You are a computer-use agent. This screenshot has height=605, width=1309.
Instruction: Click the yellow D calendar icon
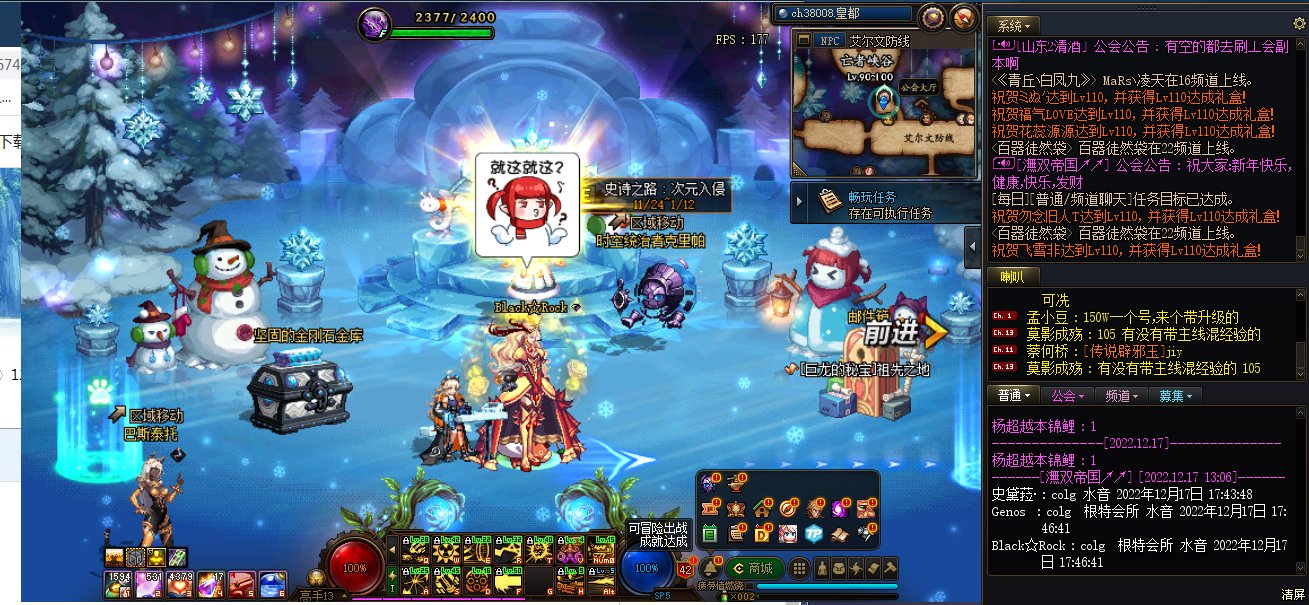762,533
